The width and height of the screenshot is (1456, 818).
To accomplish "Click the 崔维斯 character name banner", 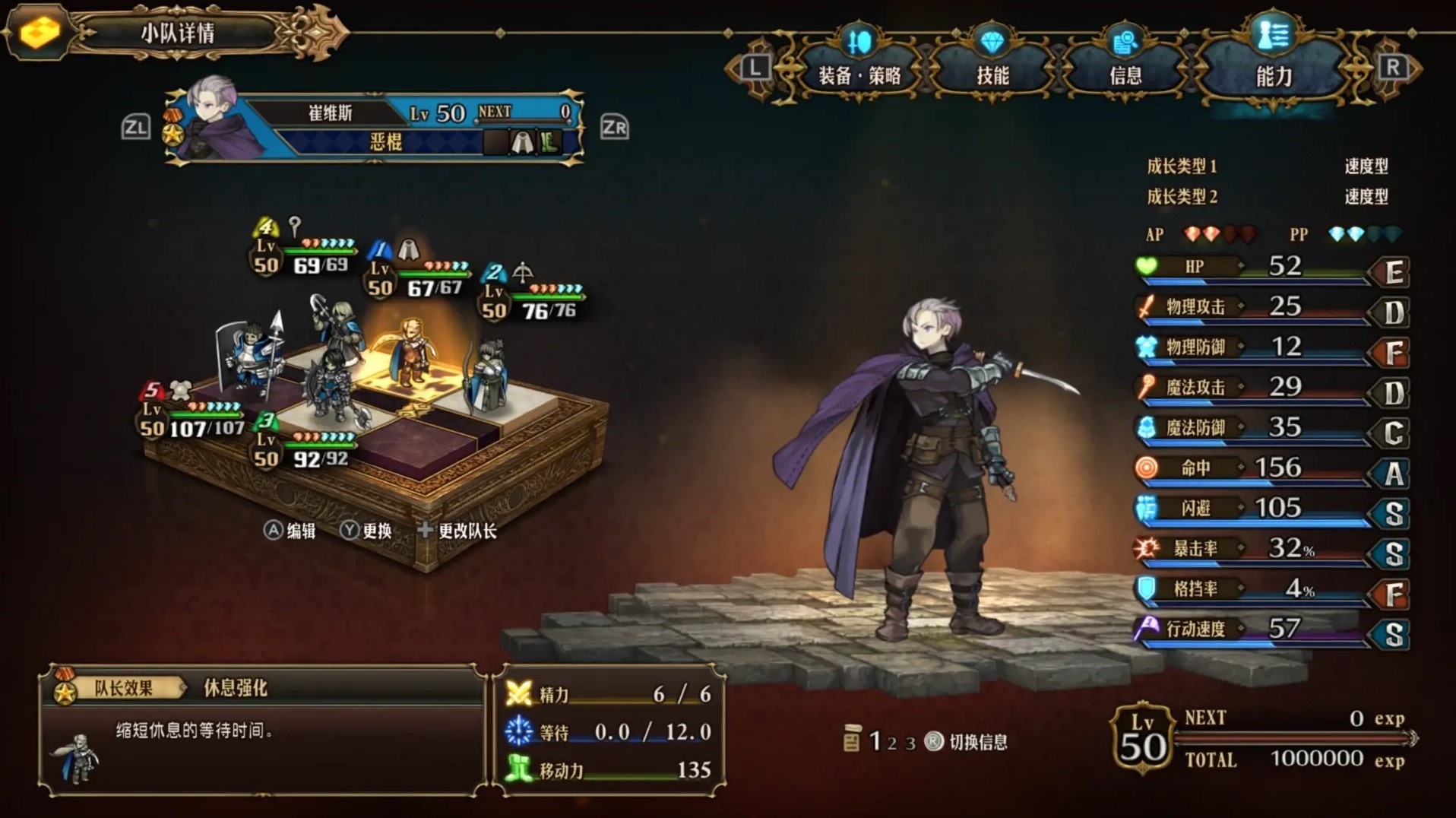I will pyautogui.click(x=331, y=113).
